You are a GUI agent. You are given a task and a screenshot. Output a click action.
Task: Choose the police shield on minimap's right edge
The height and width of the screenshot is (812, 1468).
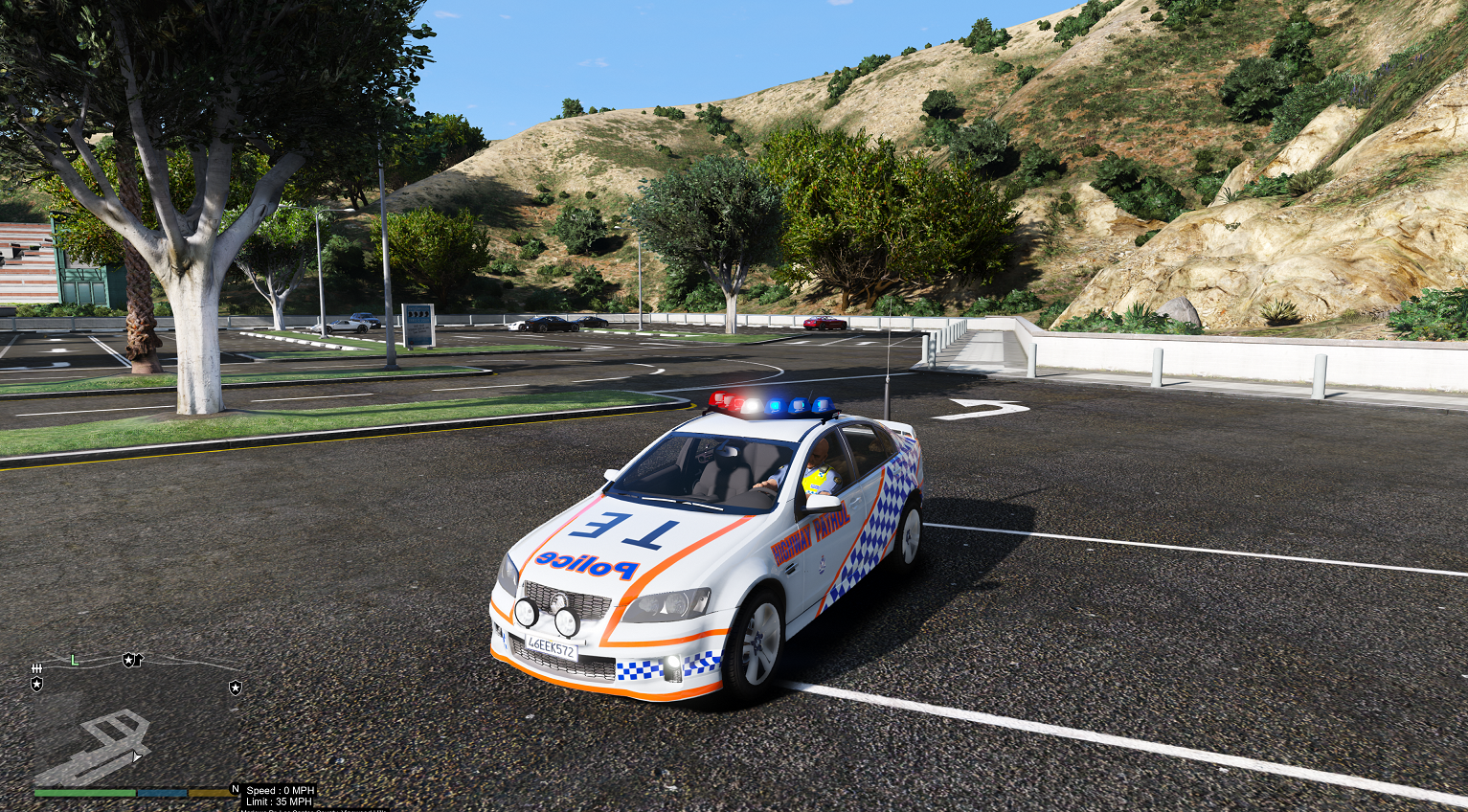coord(235,688)
